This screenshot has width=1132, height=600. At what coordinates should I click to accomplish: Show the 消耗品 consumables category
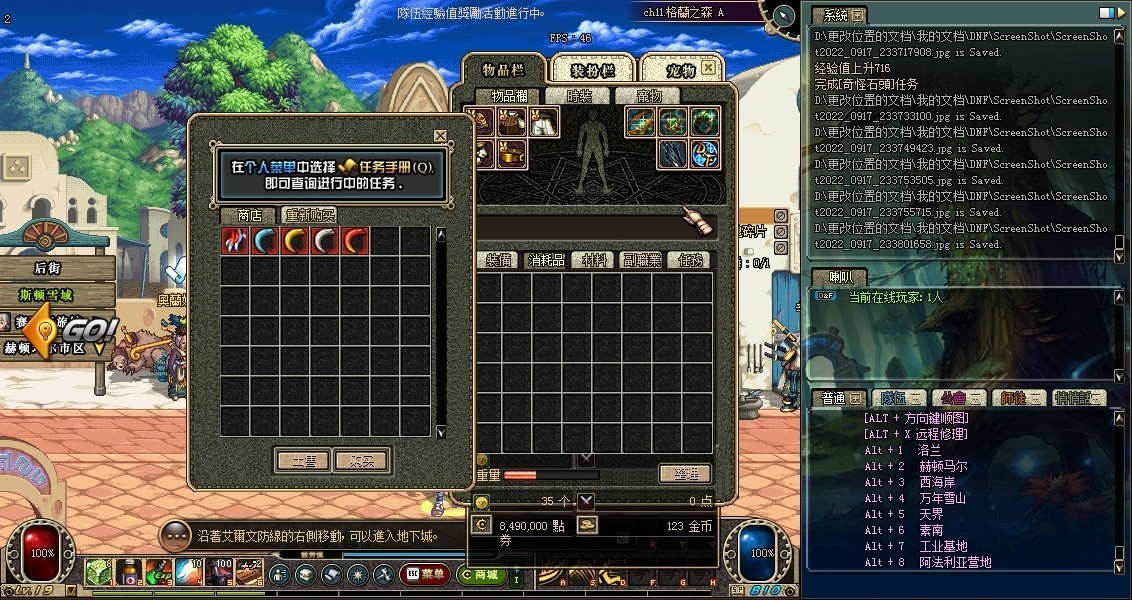(545, 260)
